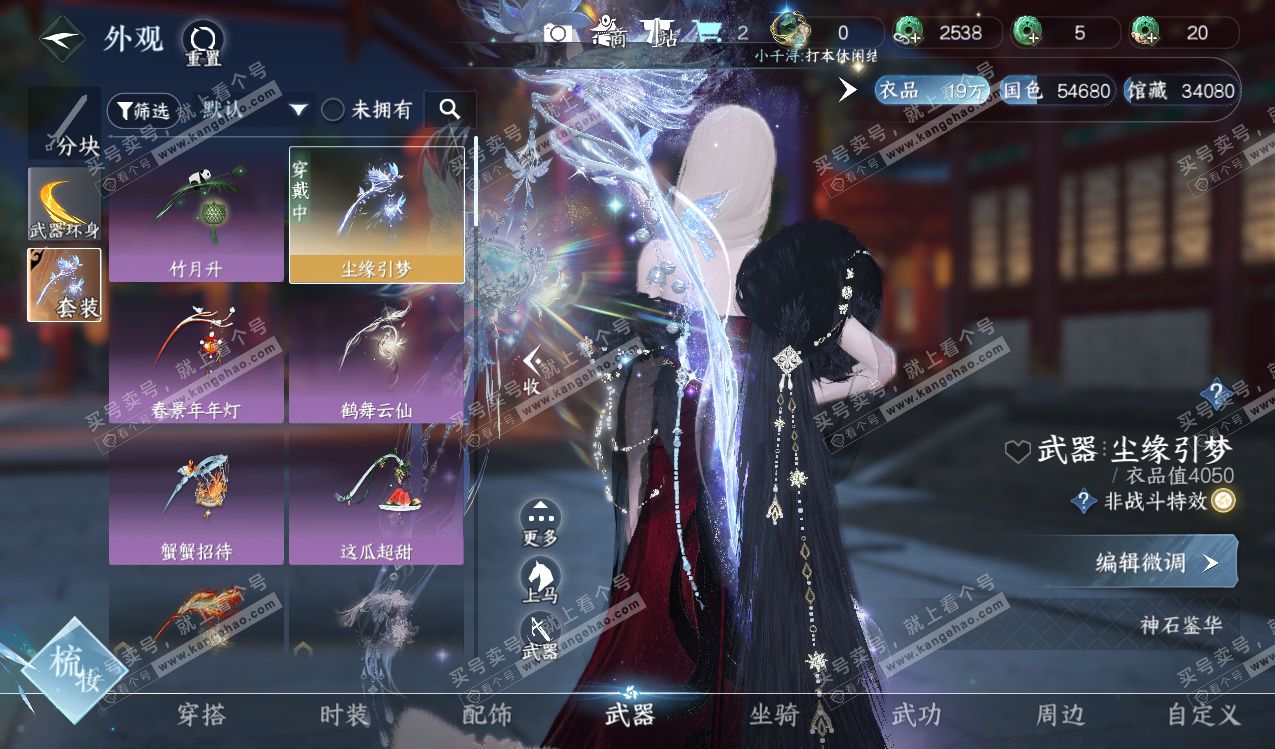
Task: Open the 套装 category
Action: click(64, 285)
